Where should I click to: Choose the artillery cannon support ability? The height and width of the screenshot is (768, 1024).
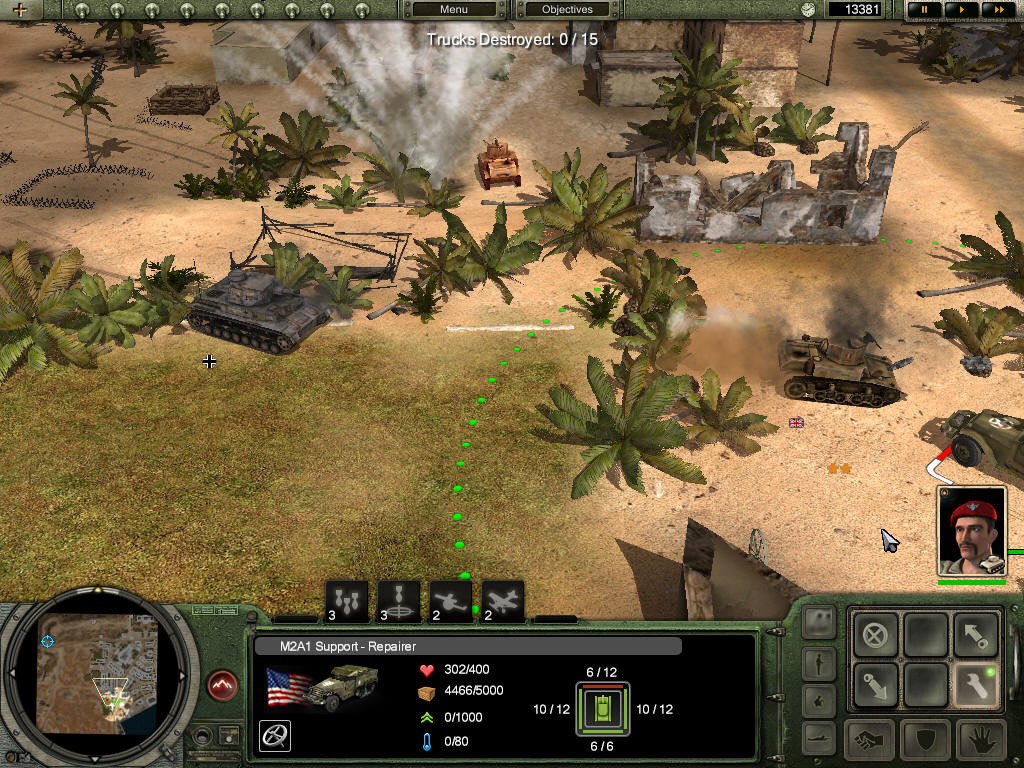[x=451, y=602]
